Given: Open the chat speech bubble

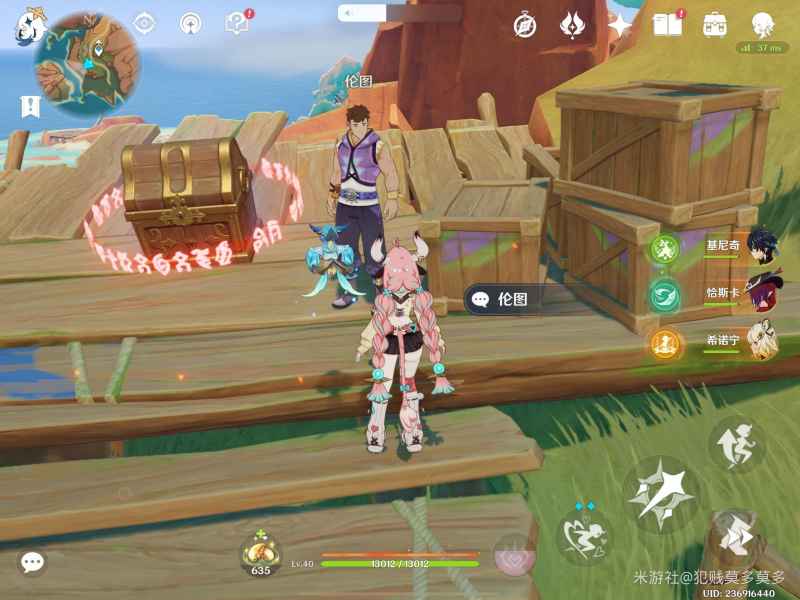Looking at the screenshot, I should [32, 563].
